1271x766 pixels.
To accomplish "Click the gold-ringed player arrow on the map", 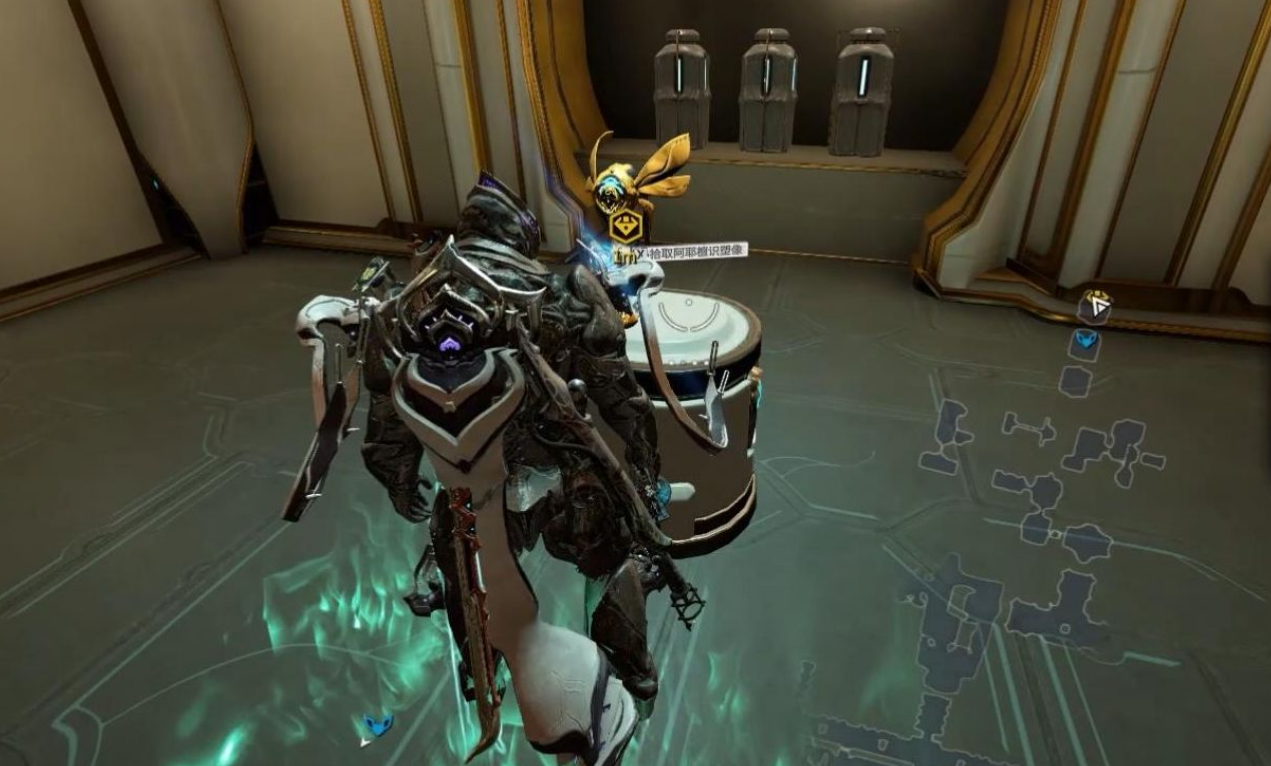I will click(1097, 305).
